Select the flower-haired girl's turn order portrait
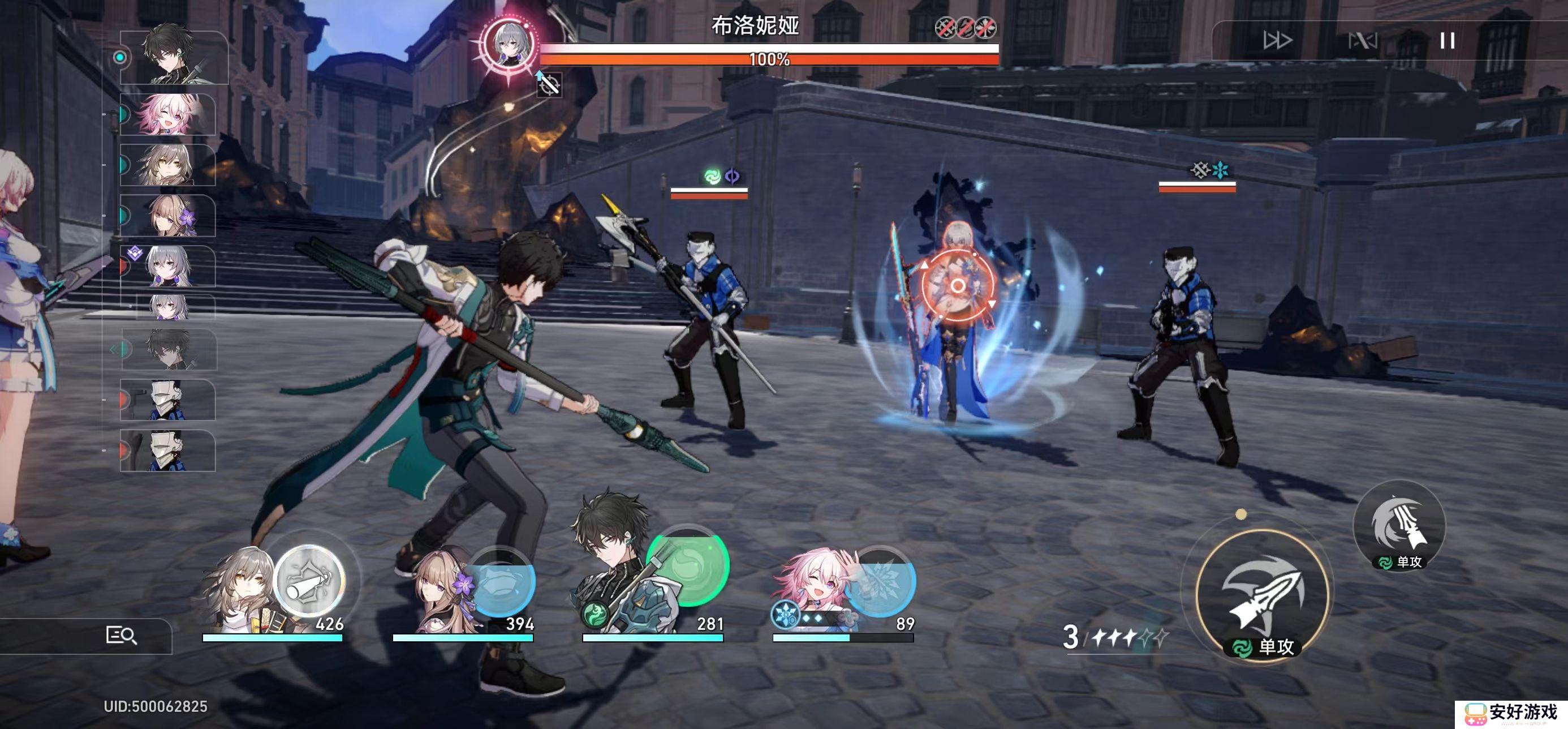The image size is (1568, 729). [169, 216]
